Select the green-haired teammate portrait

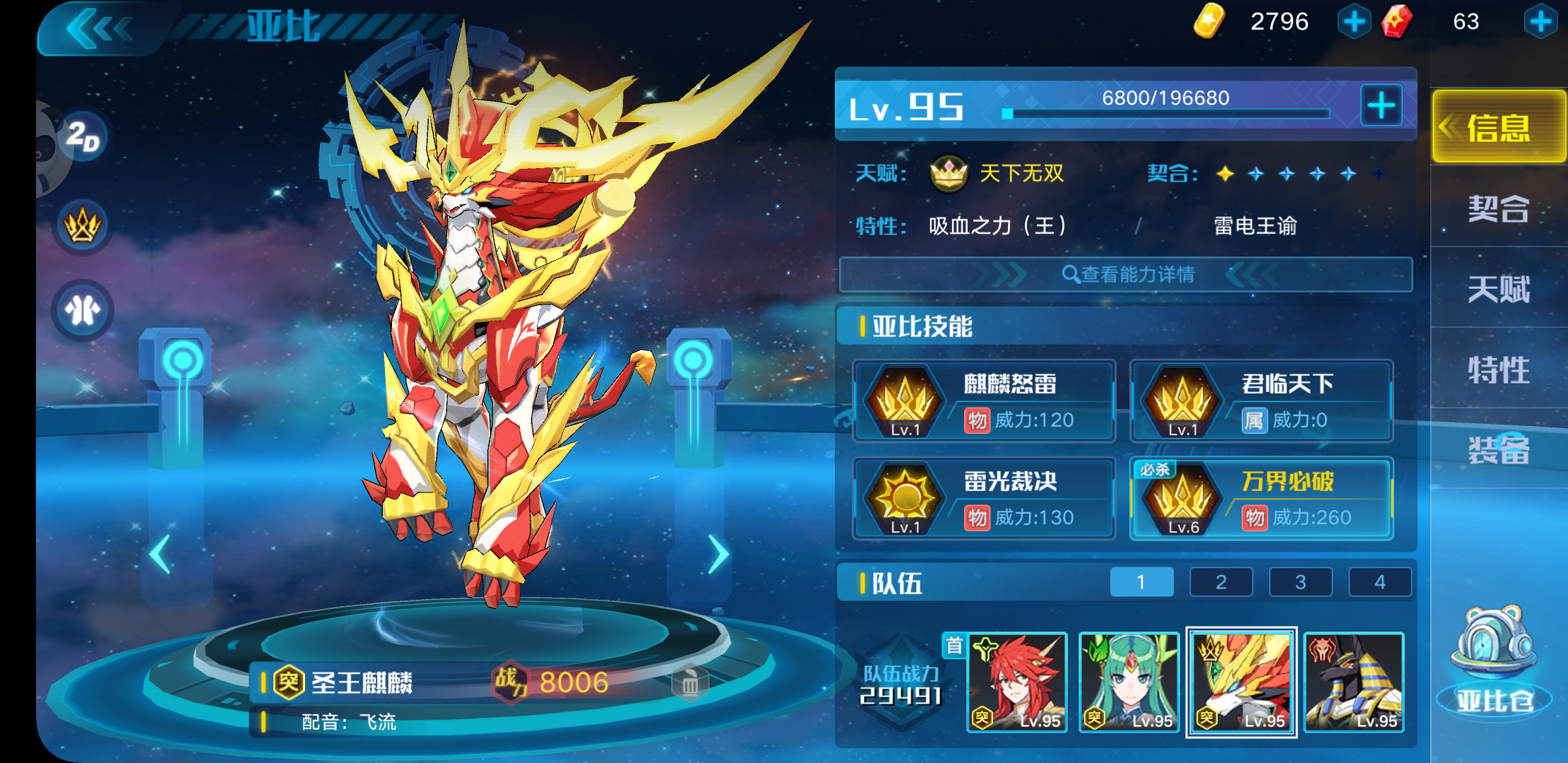[x=1129, y=682]
